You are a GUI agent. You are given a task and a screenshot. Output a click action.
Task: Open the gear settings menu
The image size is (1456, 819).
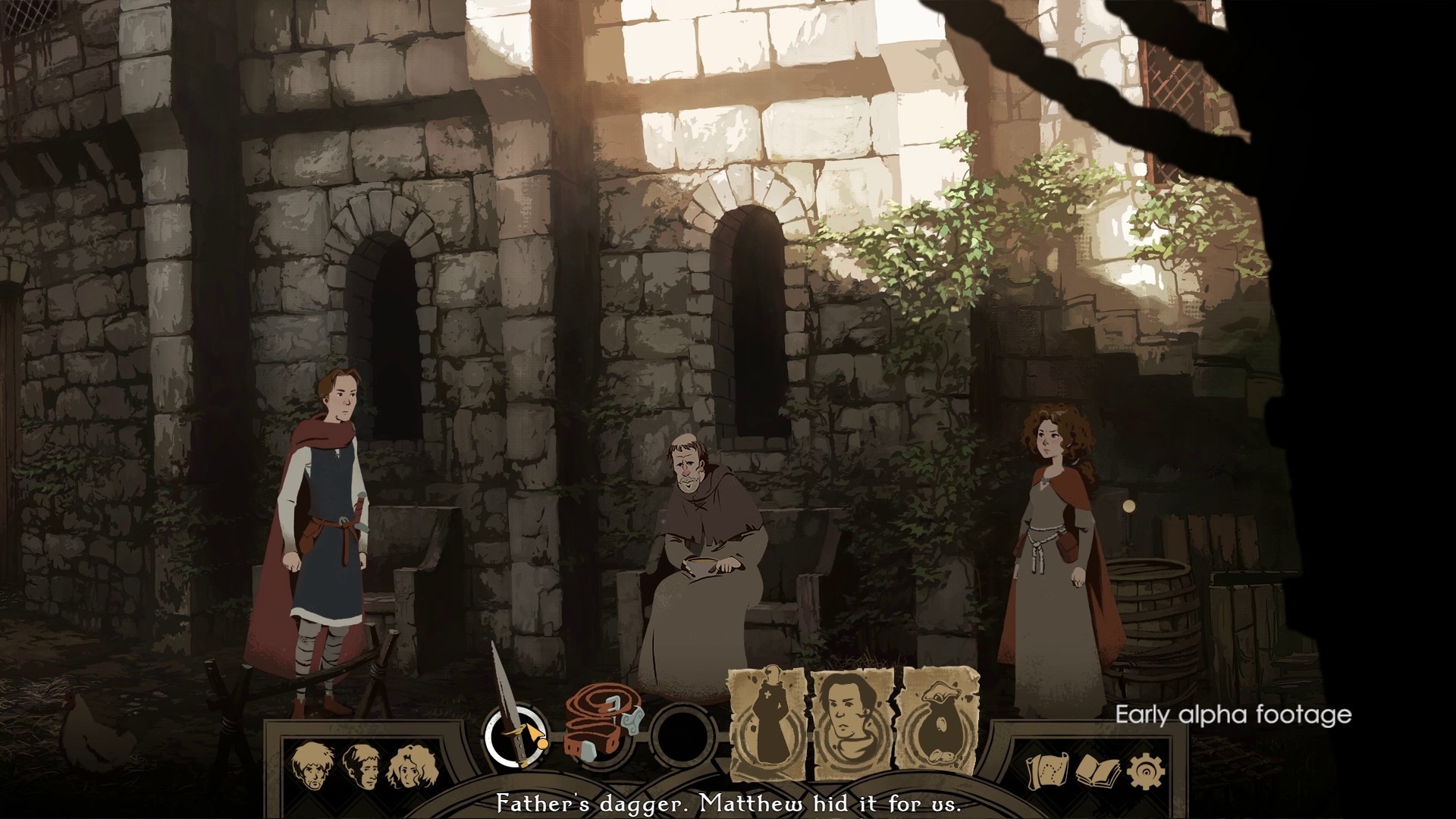click(1143, 772)
